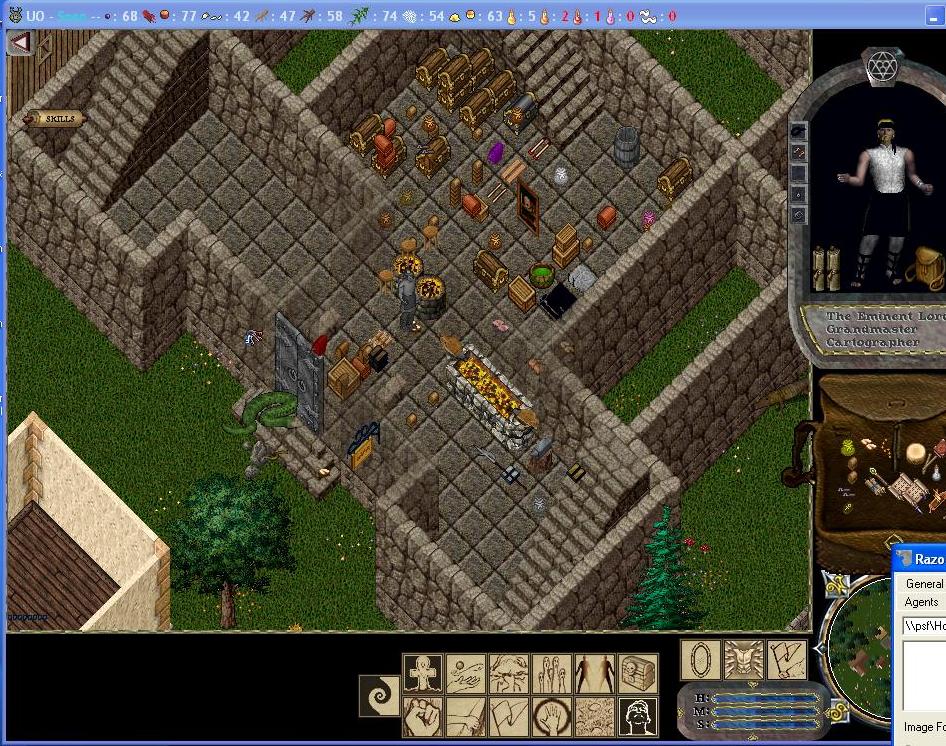Select the parchment map in the backpack

tap(908, 488)
